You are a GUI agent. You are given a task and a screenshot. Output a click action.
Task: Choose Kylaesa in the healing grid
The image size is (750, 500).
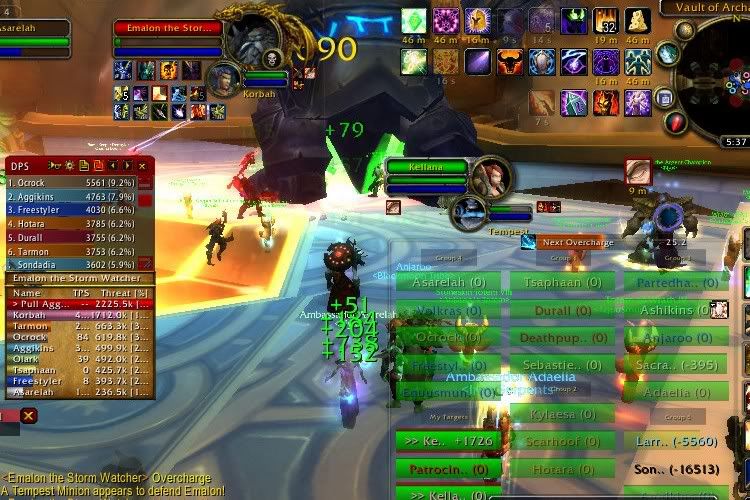(562, 413)
